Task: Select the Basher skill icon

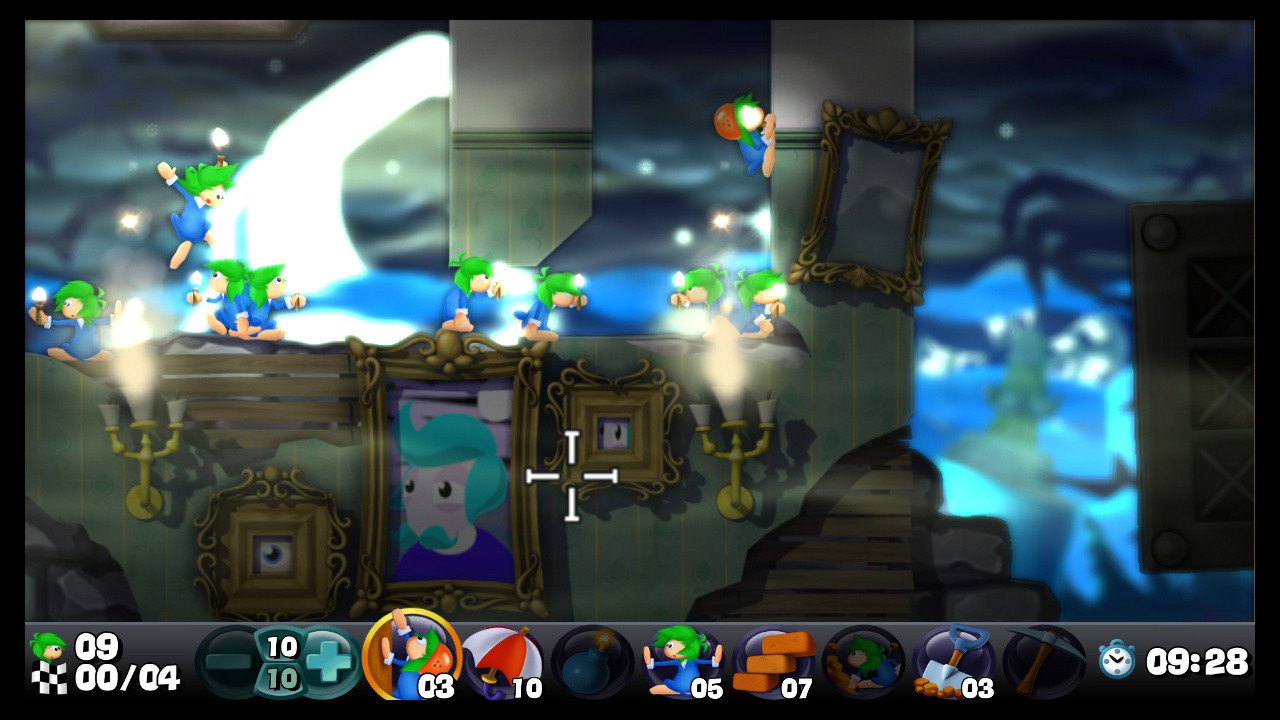Action: [863, 662]
